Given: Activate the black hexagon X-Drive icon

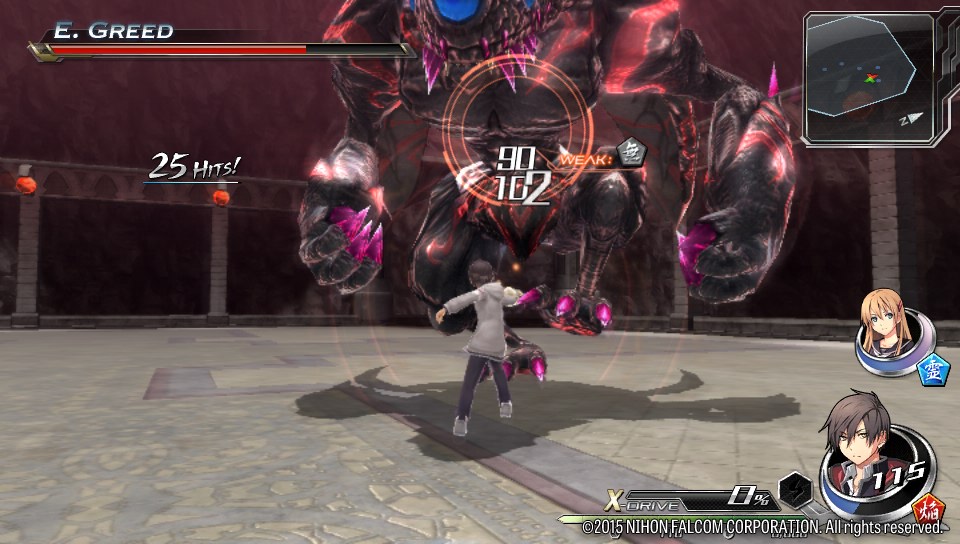Looking at the screenshot, I should click(794, 489).
